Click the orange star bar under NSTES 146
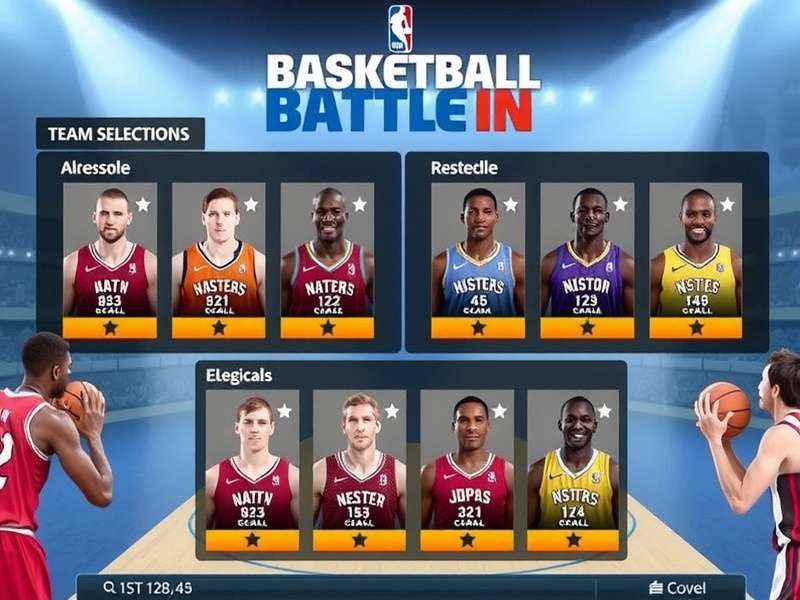 click(x=696, y=328)
